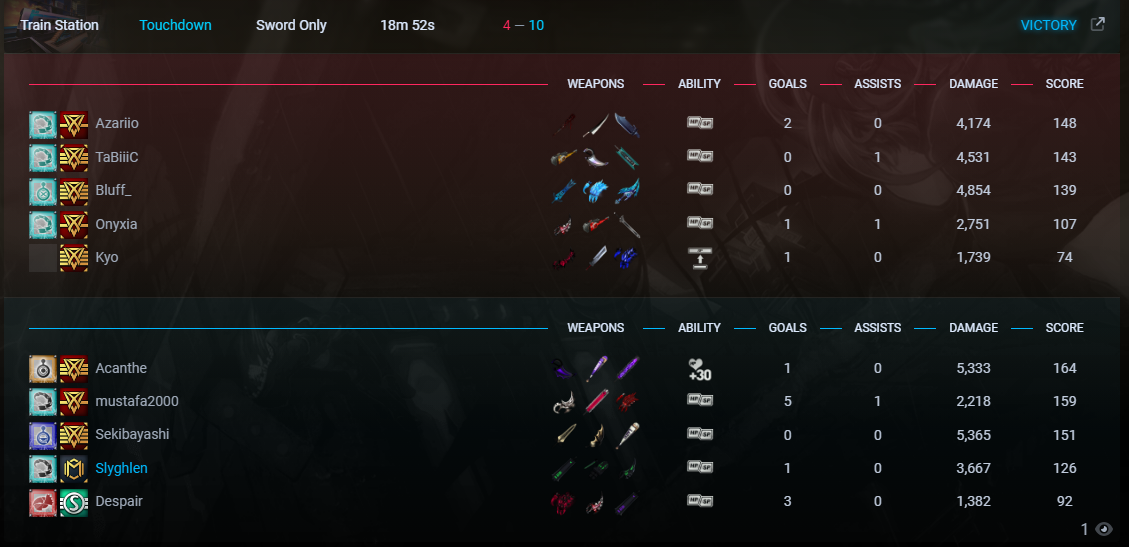Image resolution: width=1129 pixels, height=547 pixels.
Task: Select player Azariio in the scoreboard
Action: pyautogui.click(x=117, y=123)
